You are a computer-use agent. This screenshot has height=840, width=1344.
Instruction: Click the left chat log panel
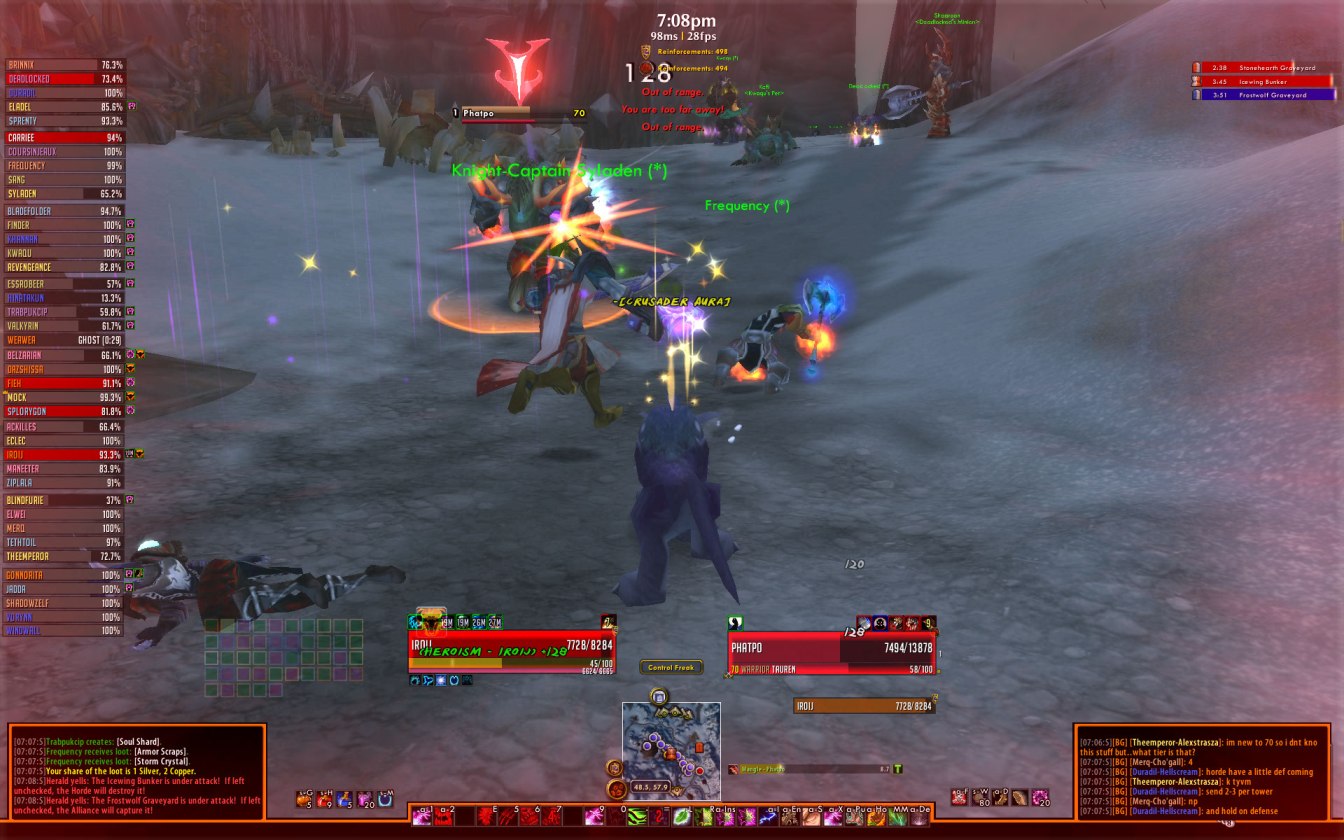(137, 772)
